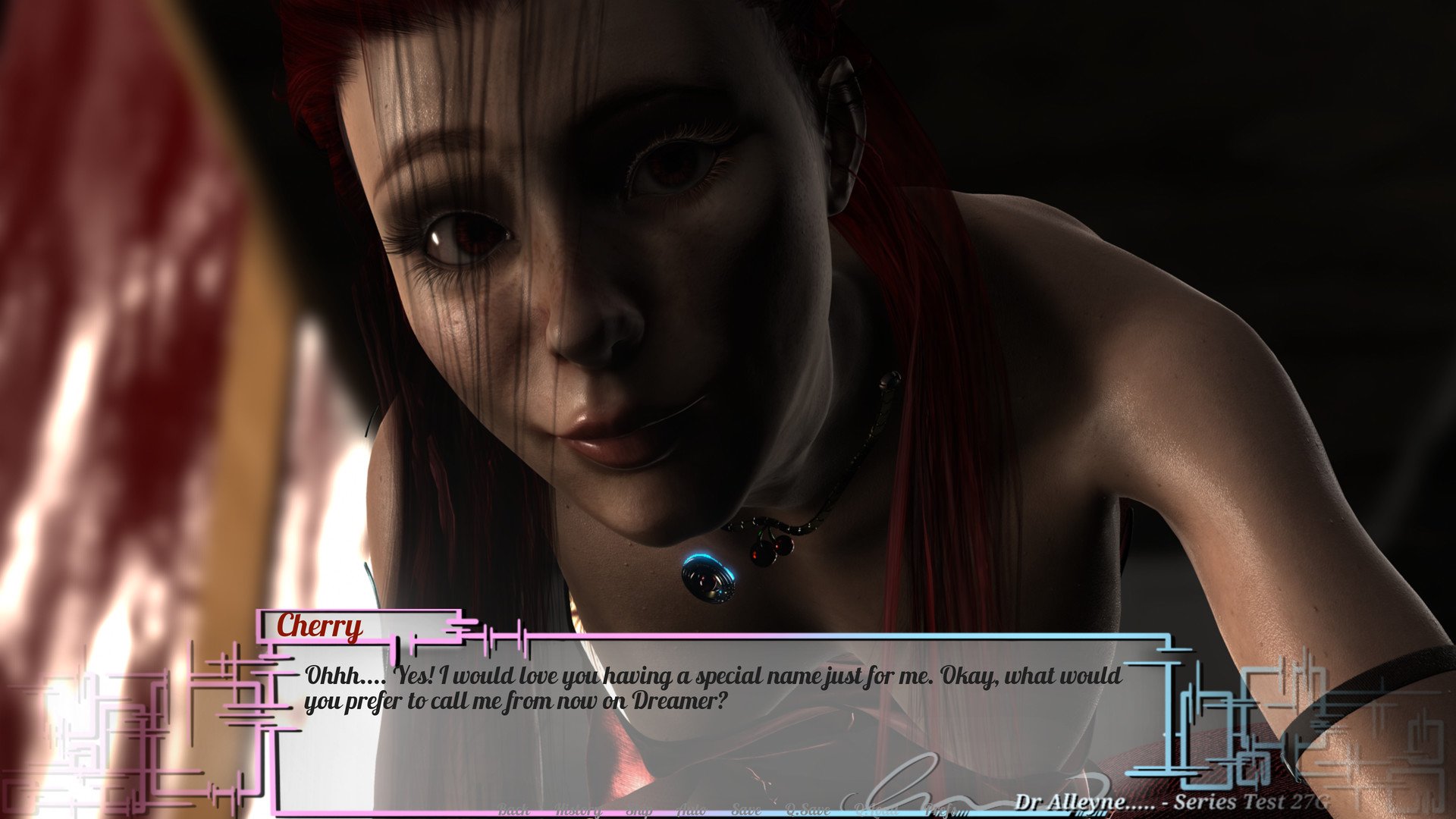The height and width of the screenshot is (819, 1456).
Task: Quick load with the Q.Load button
Action: [876, 810]
